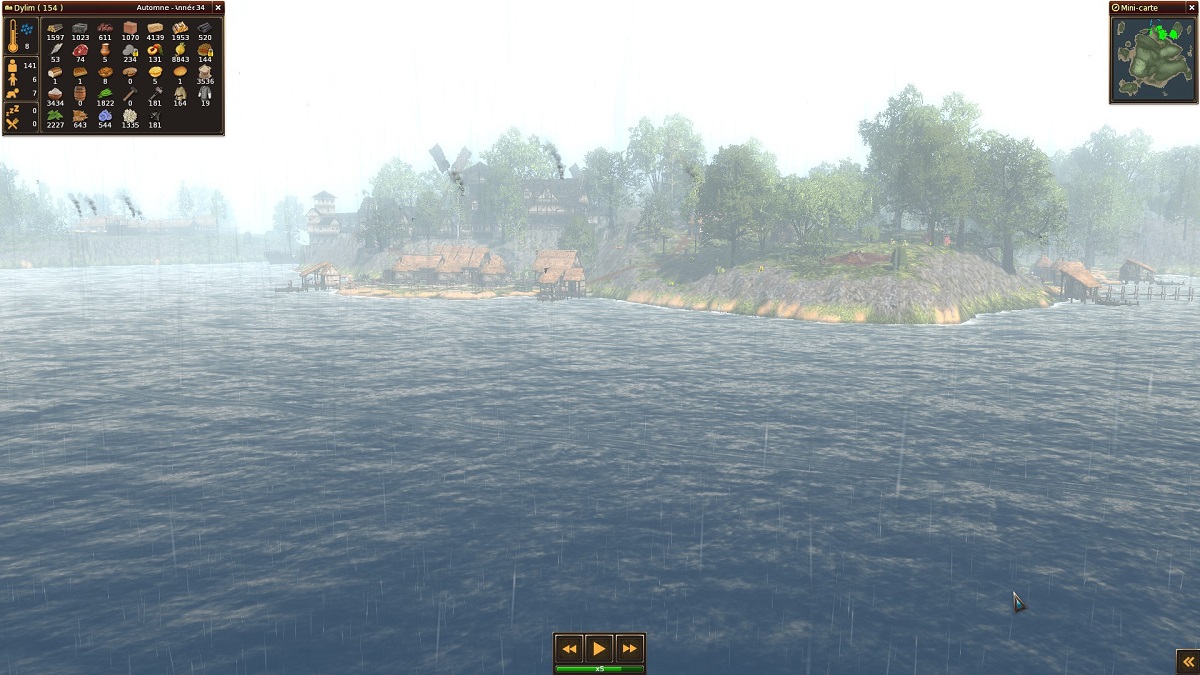Slow down the game speed
Image resolution: width=1200 pixels, height=675 pixels.
click(569, 648)
